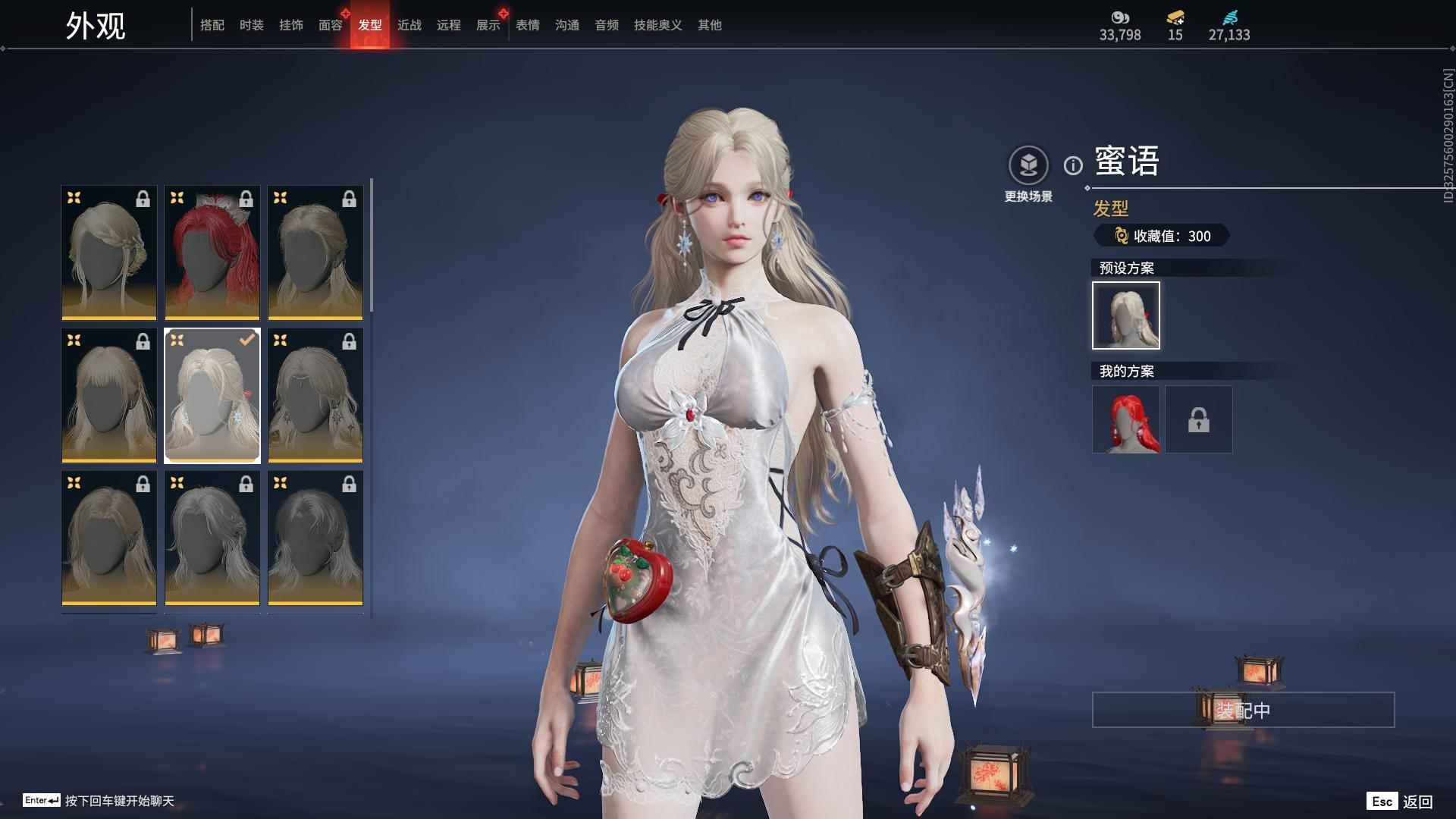This screenshot has height=819, width=1456.
Task: Select the 挂饰 tab
Action: (x=291, y=25)
